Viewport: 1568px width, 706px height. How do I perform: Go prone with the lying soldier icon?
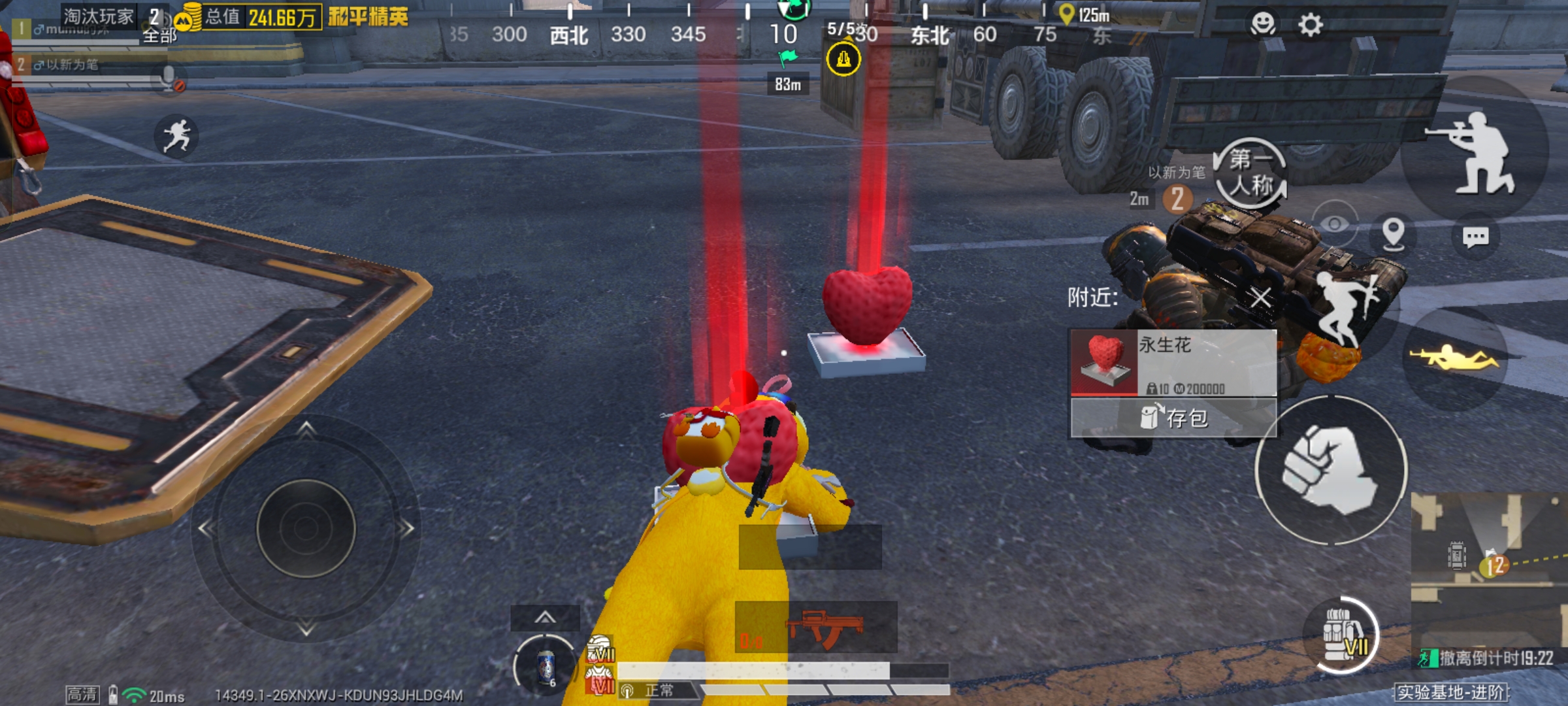[x=1455, y=358]
